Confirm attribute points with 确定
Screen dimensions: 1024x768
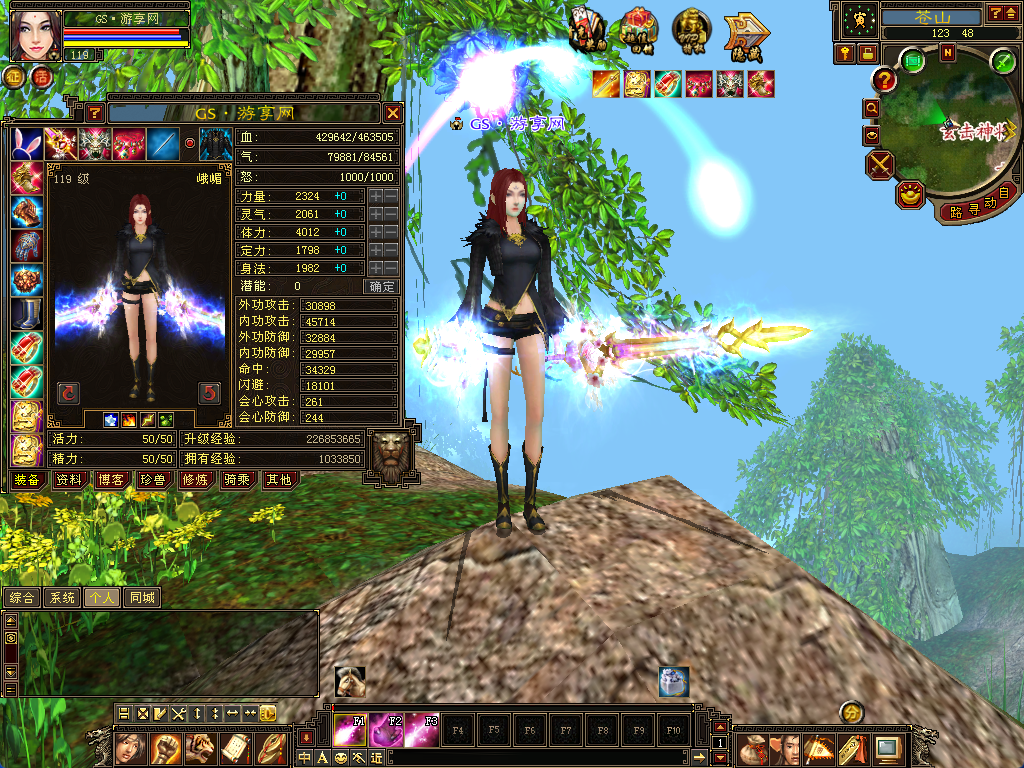pyautogui.click(x=382, y=286)
